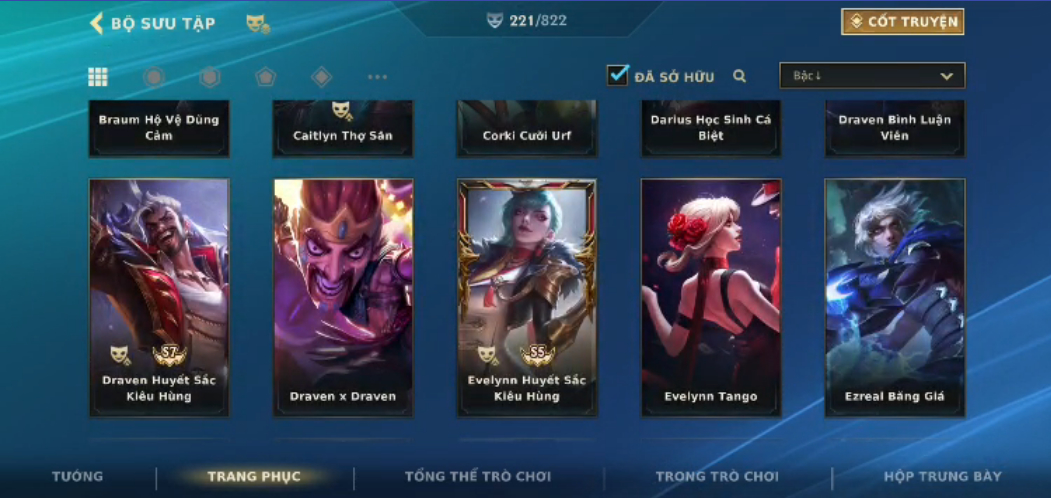Screen dimensions: 1051x498
Task: Choose the Caitlyn Thợ Săn skin card
Action: click(343, 128)
